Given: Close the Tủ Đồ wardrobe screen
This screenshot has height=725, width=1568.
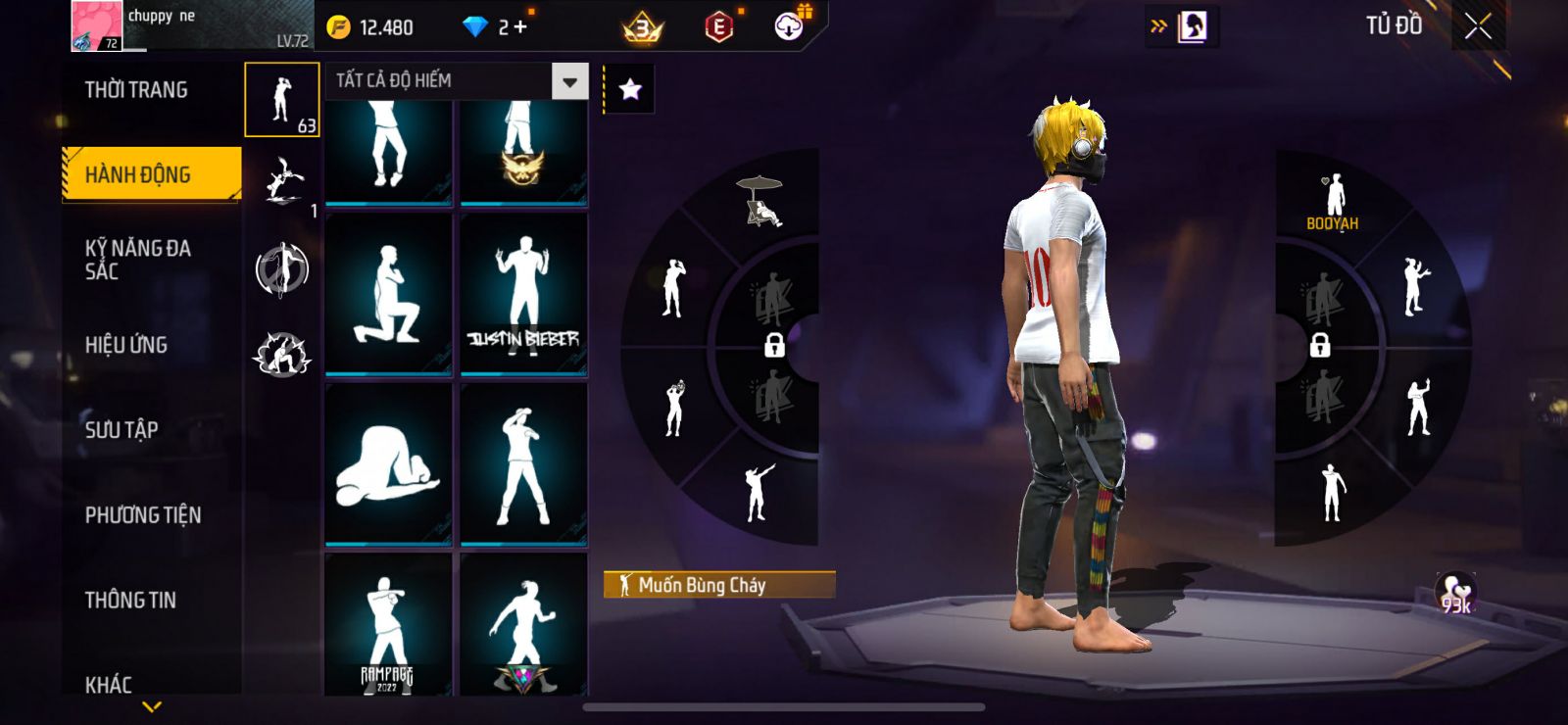Looking at the screenshot, I should [x=1478, y=26].
